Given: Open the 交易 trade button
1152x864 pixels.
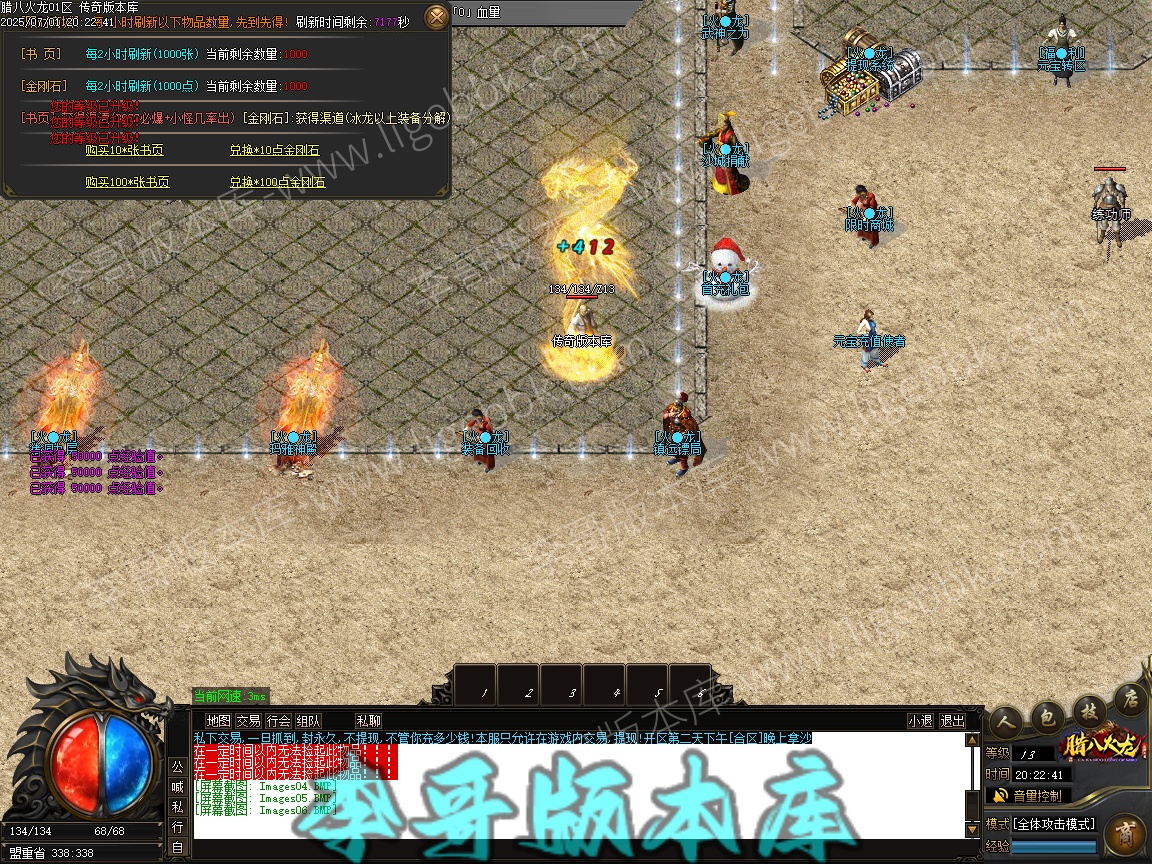Looking at the screenshot, I should (x=248, y=720).
